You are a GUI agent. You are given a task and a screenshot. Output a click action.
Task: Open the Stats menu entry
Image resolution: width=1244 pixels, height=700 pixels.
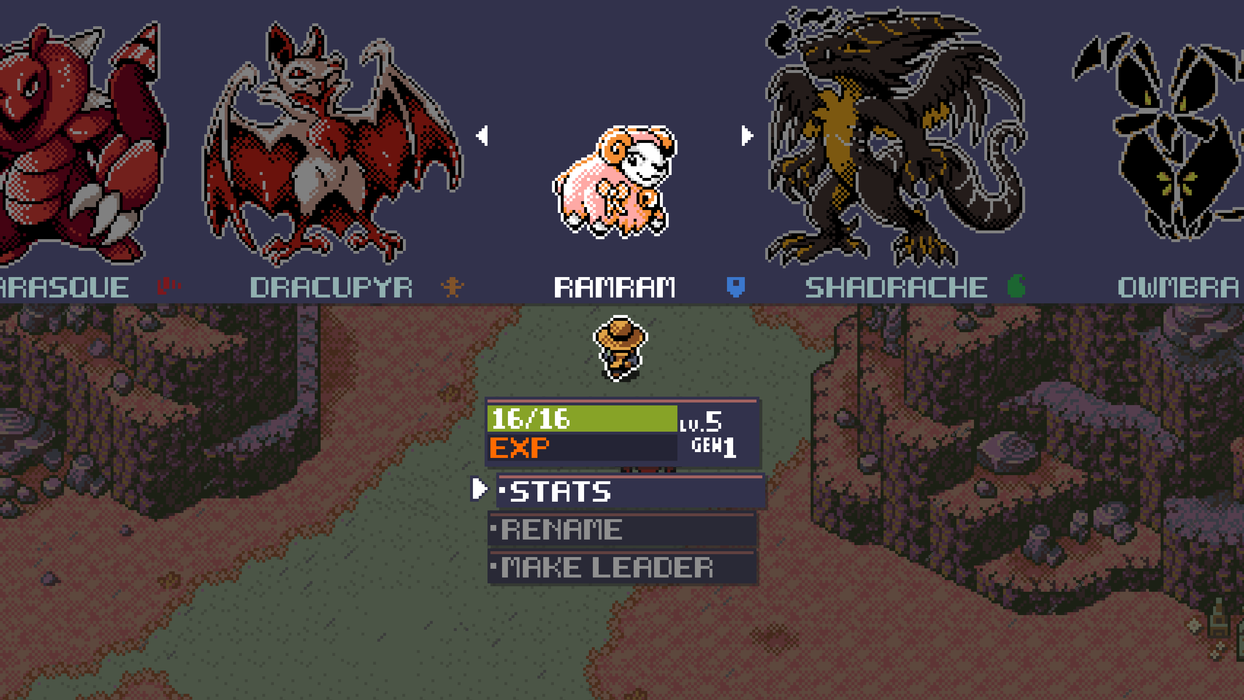coord(630,491)
